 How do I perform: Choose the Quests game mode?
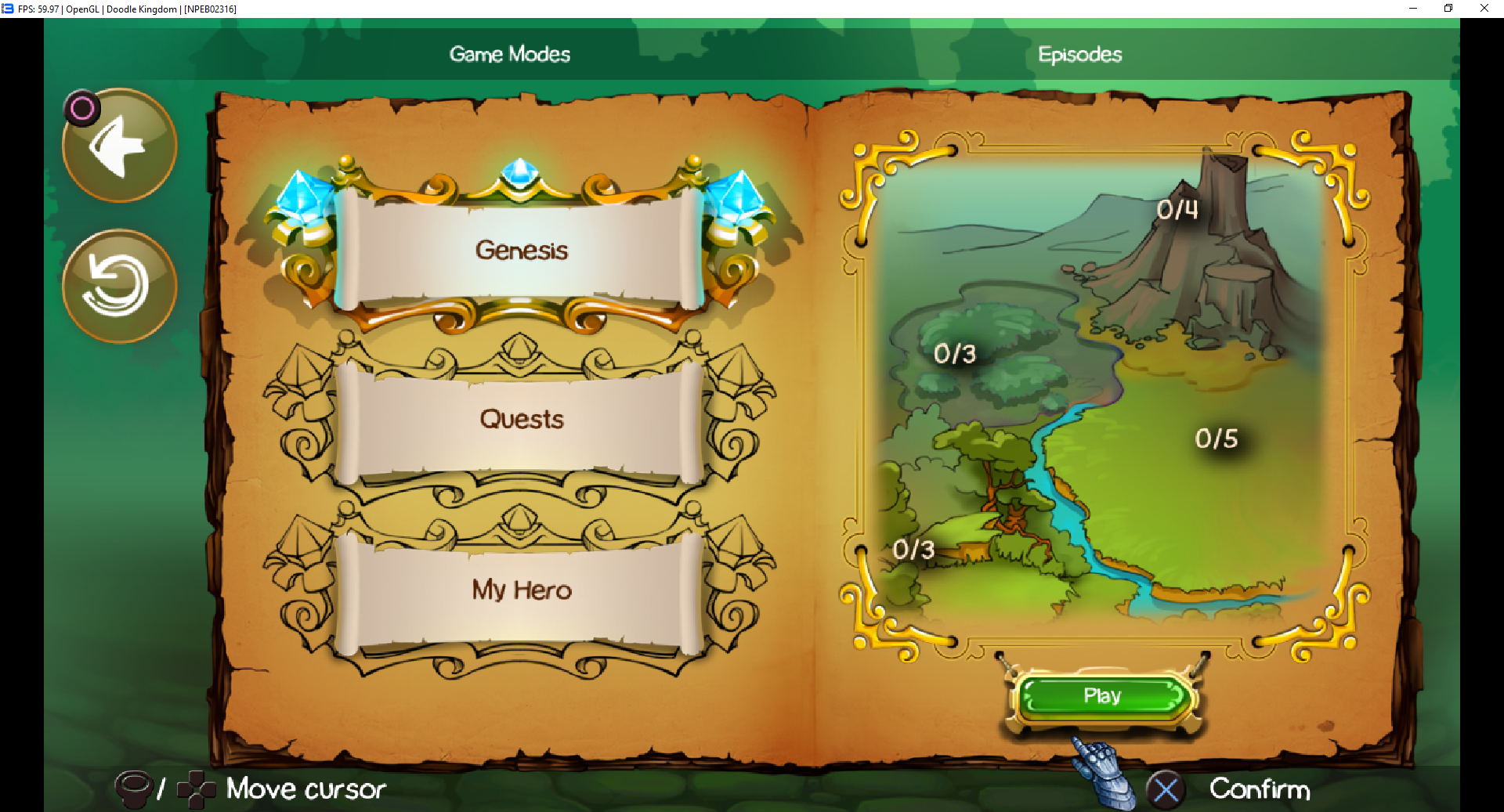coord(521,420)
